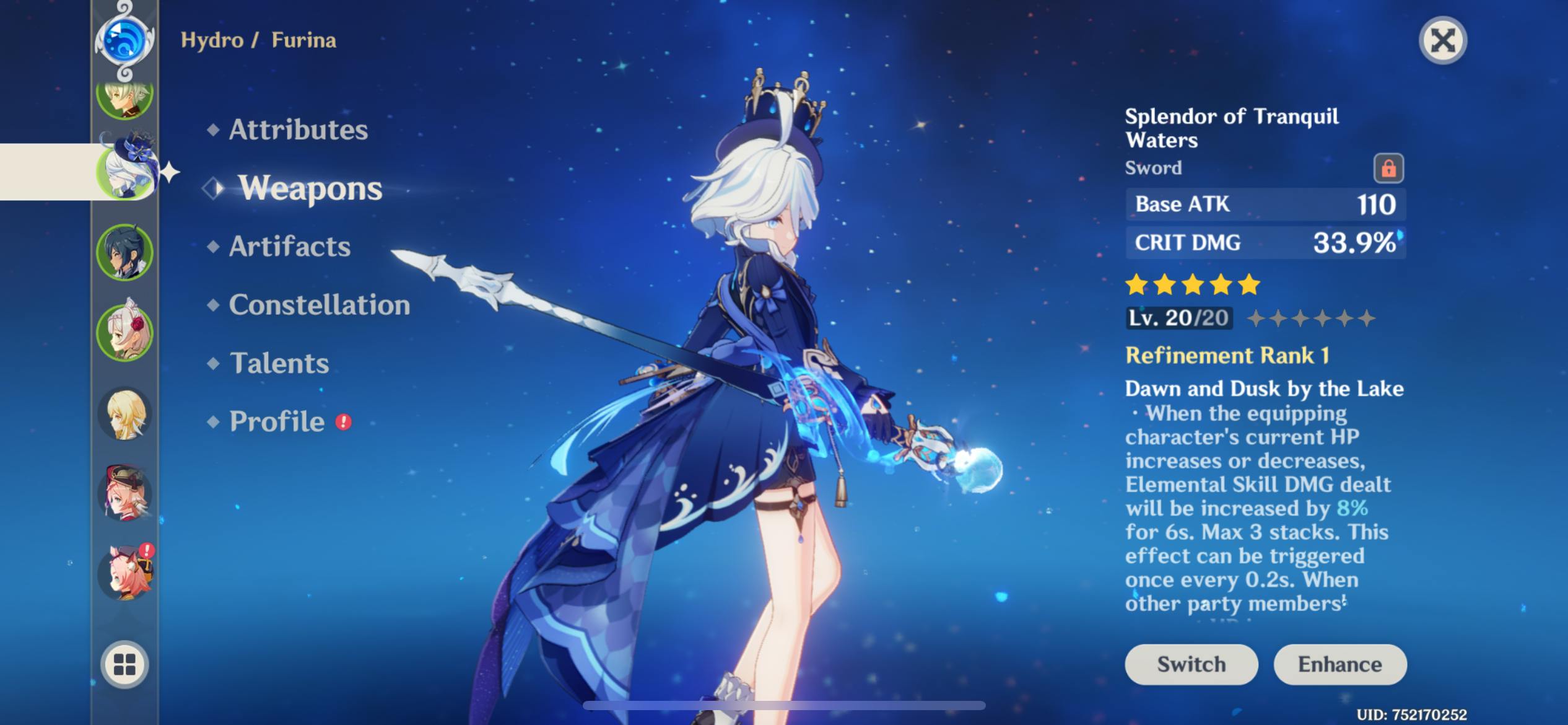Enhance the Splendor of Tranquil Waters
Image resolution: width=1568 pixels, height=725 pixels.
tap(1339, 664)
